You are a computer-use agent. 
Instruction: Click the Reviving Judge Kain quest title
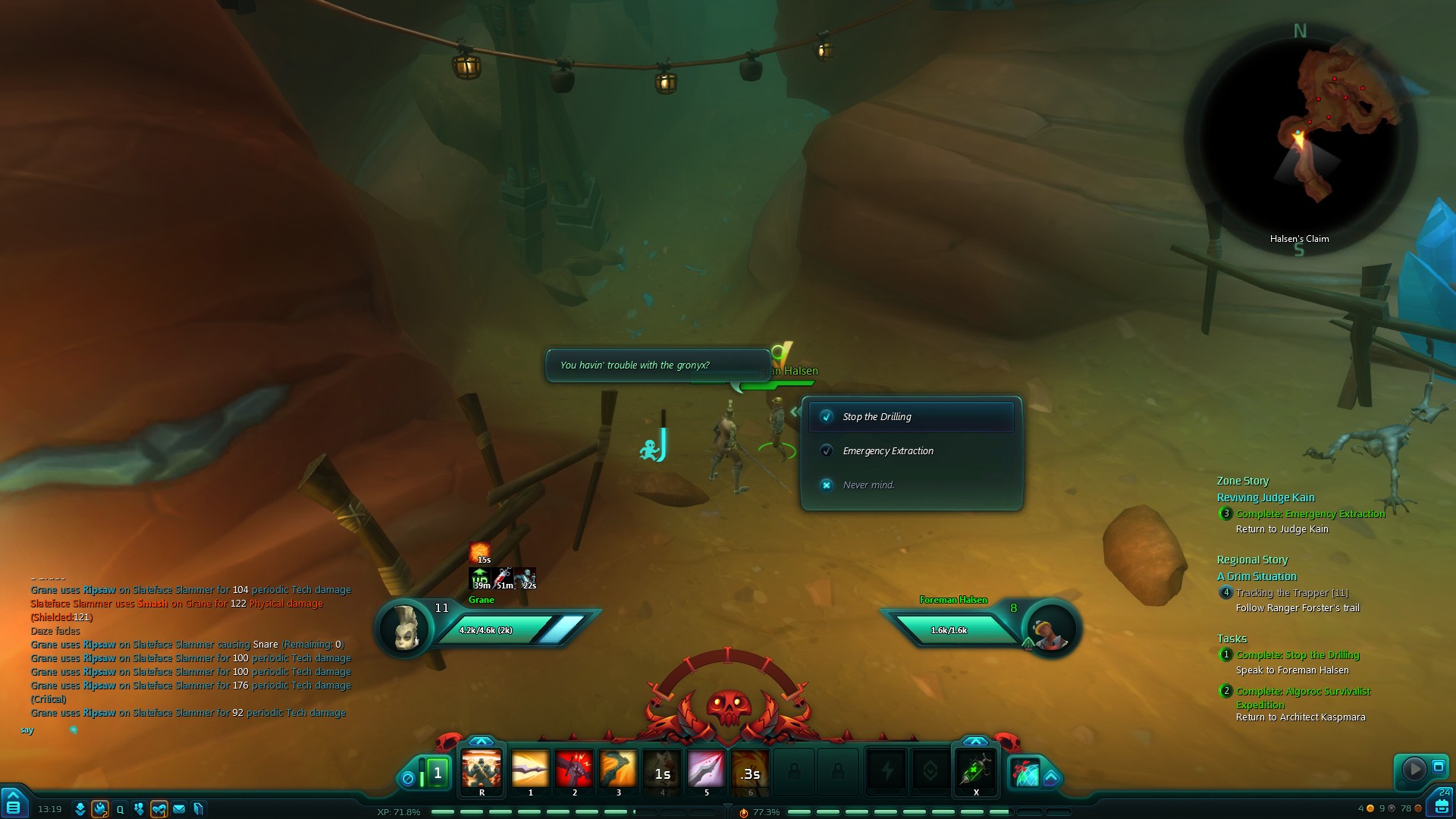tap(1266, 497)
